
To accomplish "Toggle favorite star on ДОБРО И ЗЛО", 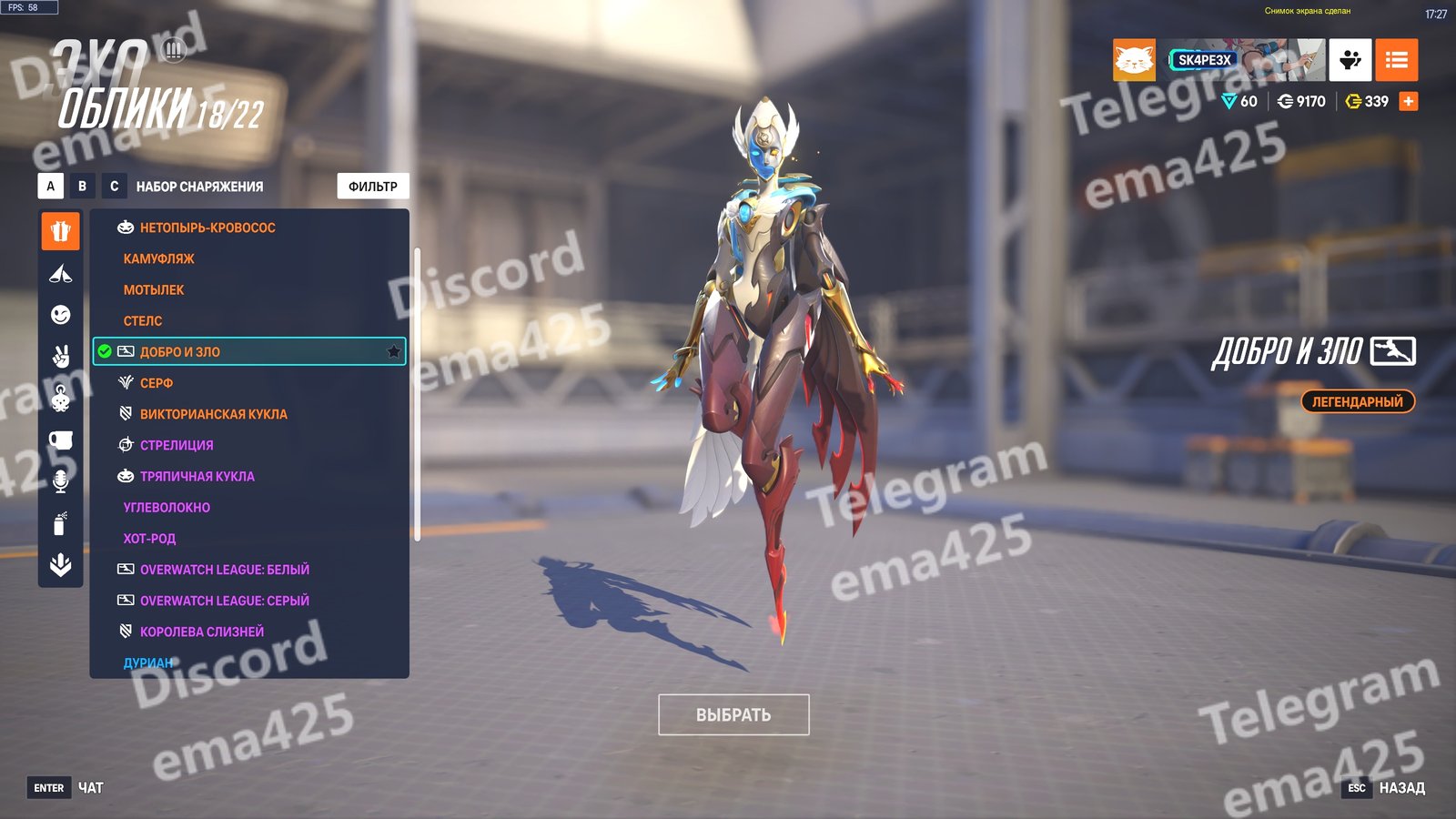I will pos(394,352).
